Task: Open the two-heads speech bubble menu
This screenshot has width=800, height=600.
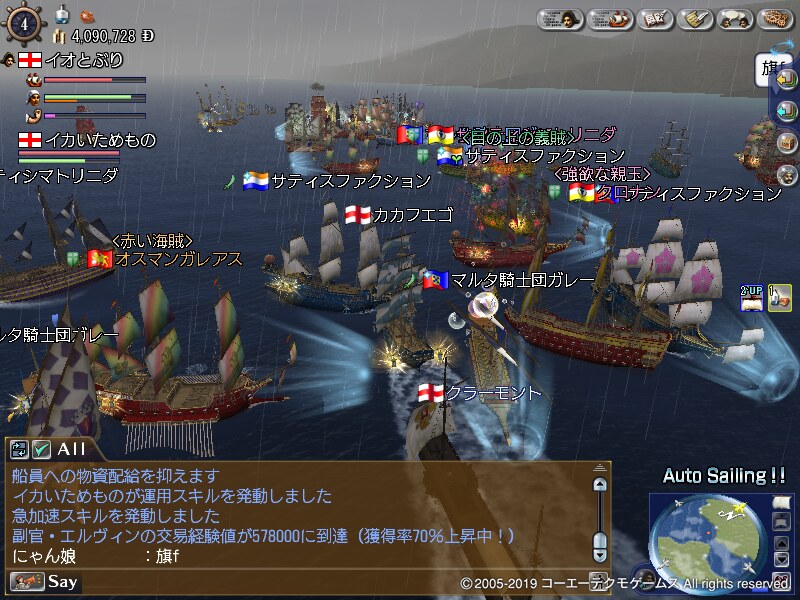Action: [x=735, y=19]
